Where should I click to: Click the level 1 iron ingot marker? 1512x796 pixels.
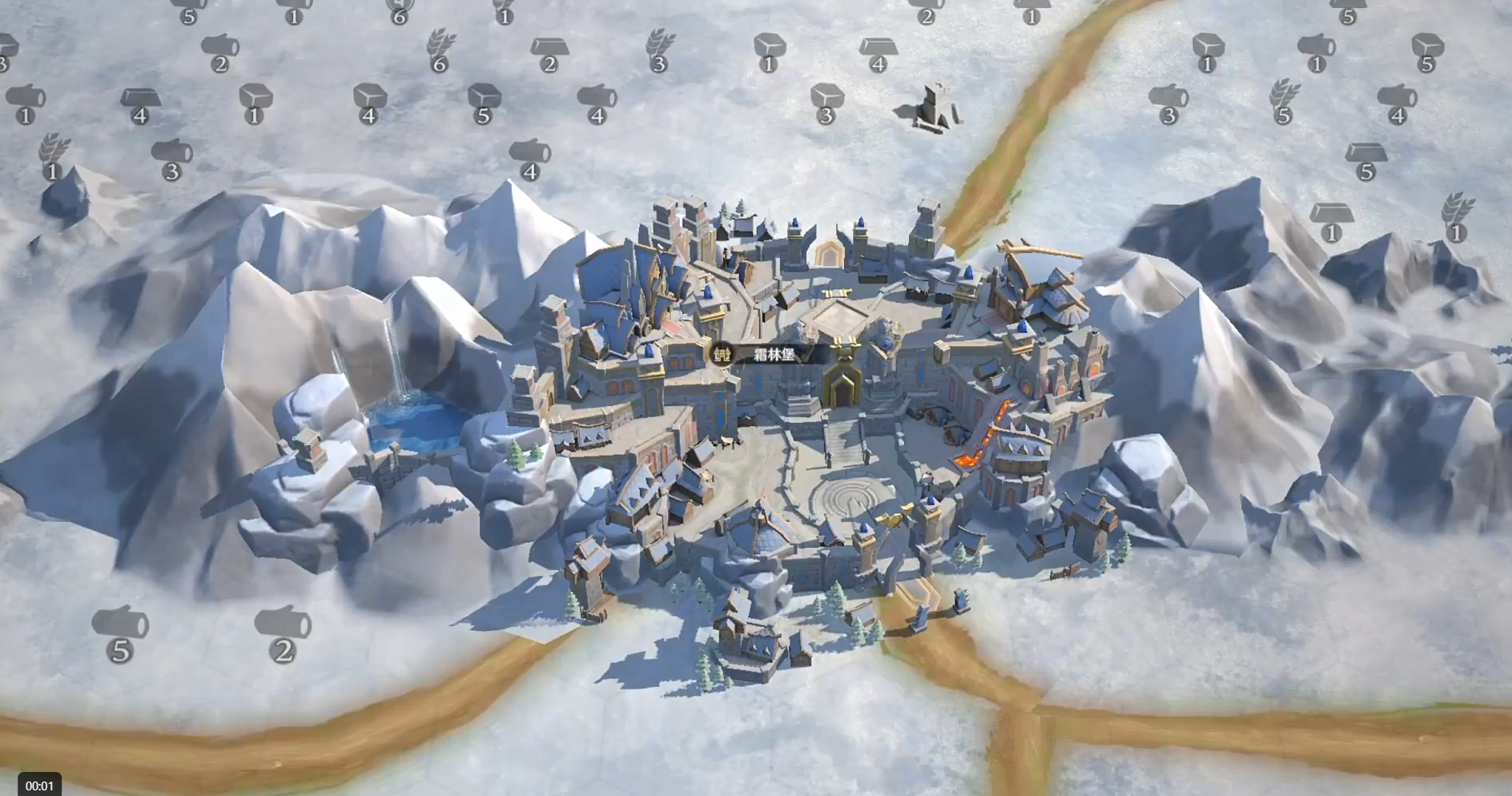pyautogui.click(x=1331, y=221)
